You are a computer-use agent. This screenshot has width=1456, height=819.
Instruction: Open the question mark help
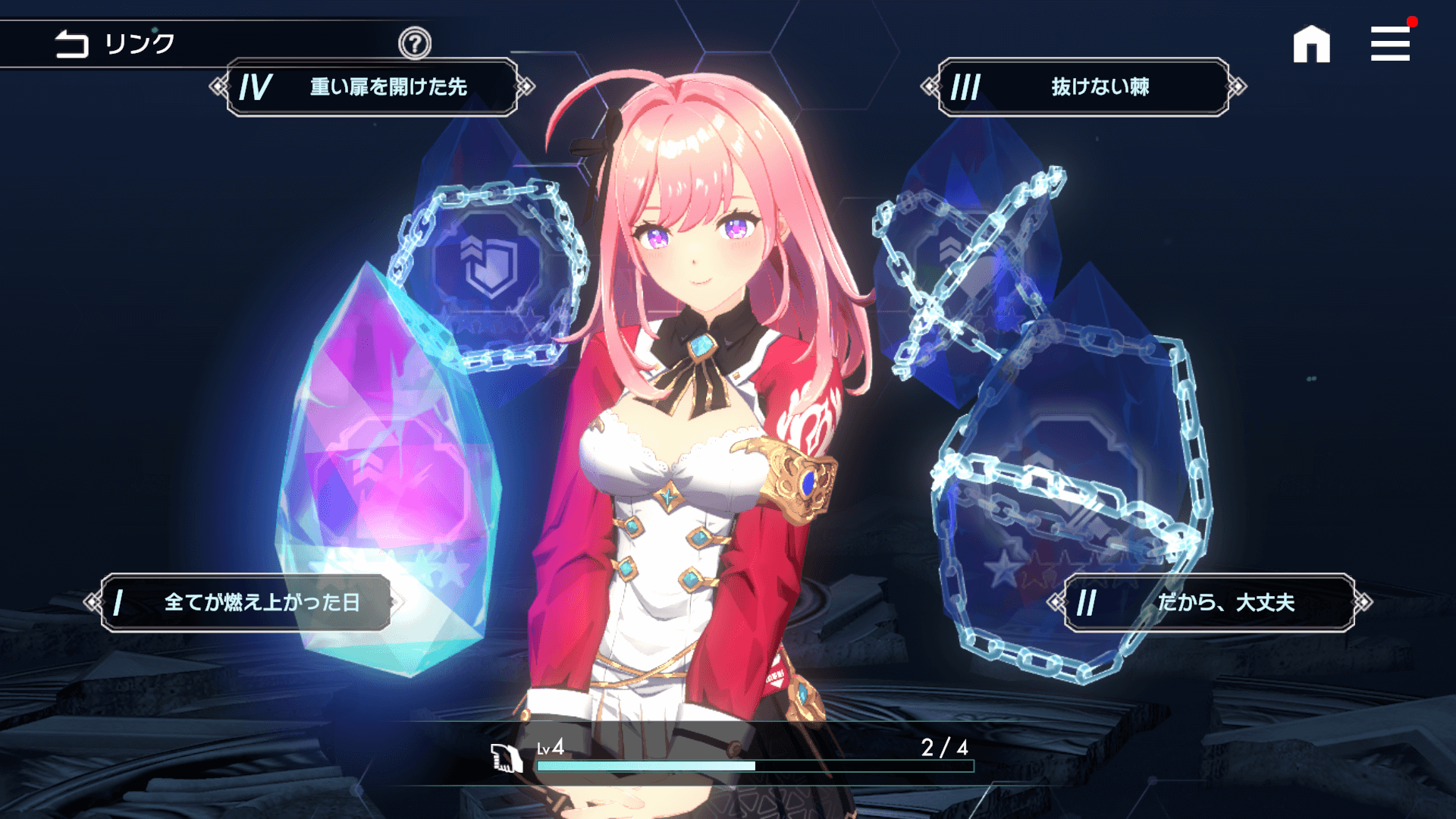pos(415,44)
